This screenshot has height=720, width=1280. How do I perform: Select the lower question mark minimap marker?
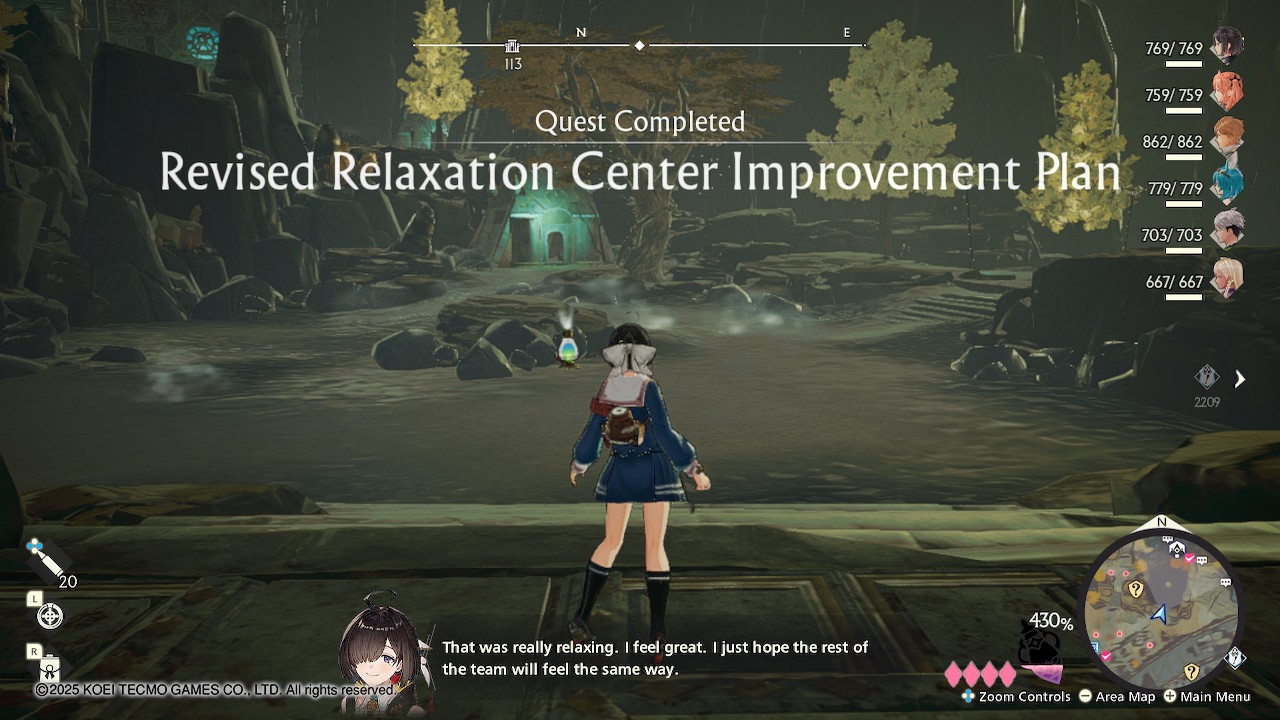[x=1190, y=671]
